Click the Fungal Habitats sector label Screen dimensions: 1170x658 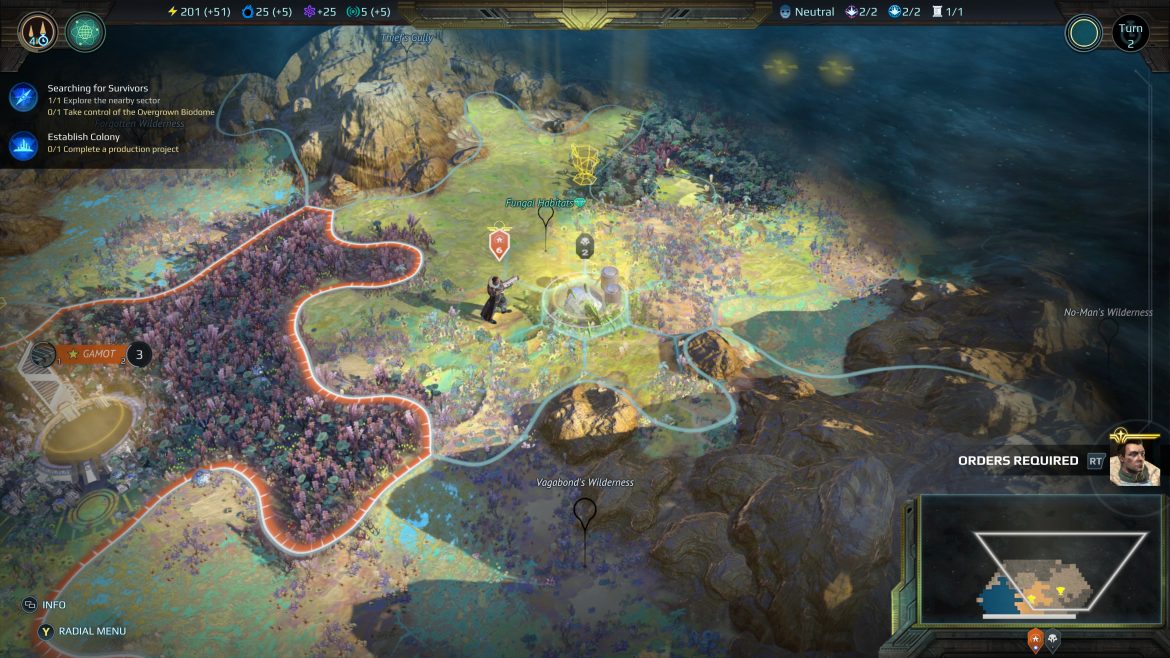540,203
